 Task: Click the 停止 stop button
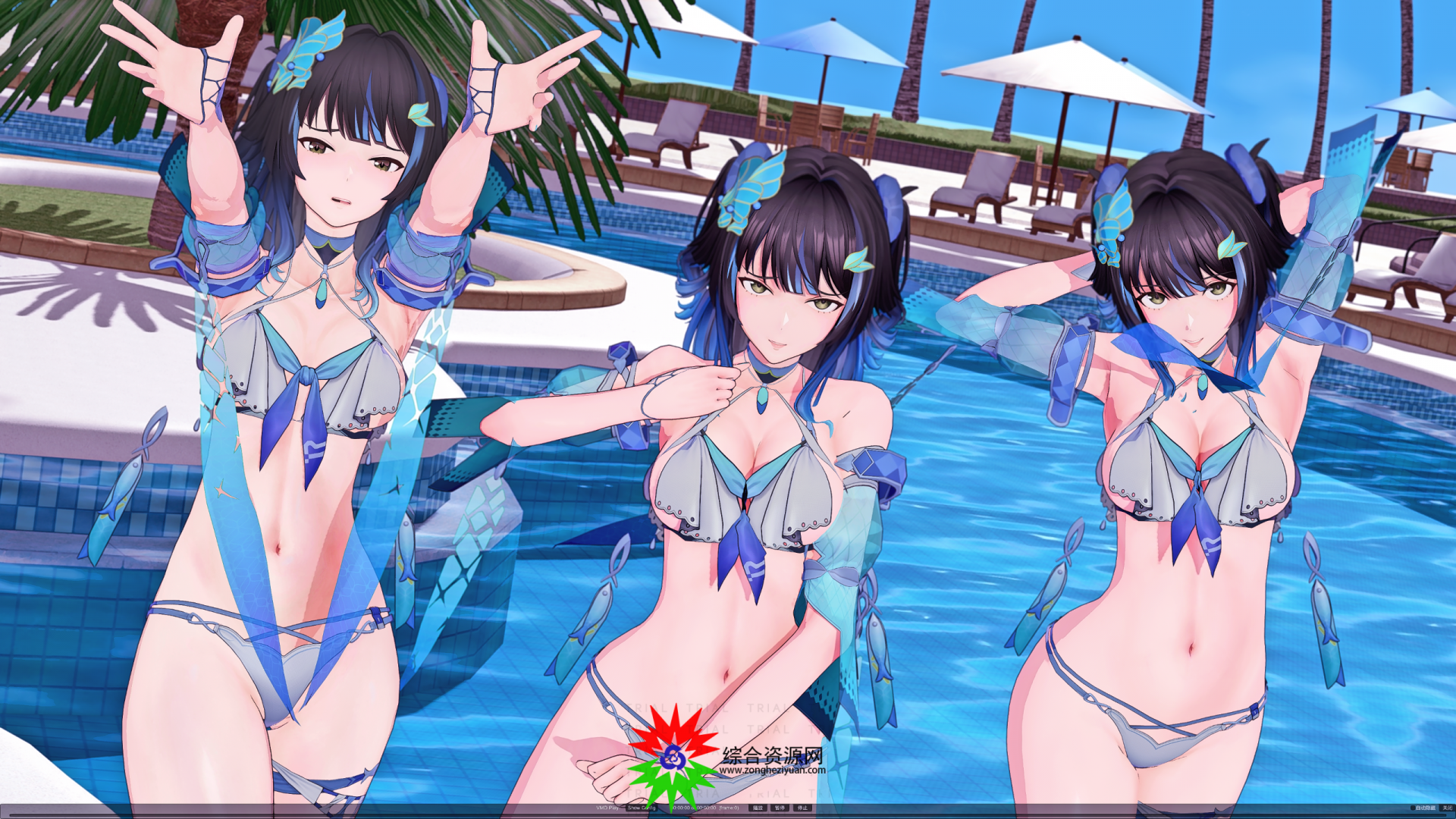pos(801,808)
